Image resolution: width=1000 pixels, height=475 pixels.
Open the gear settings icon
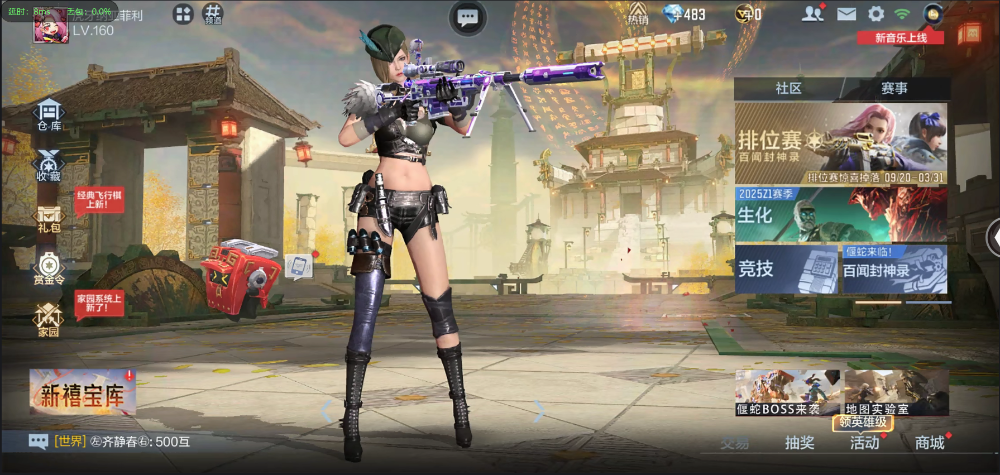876,14
